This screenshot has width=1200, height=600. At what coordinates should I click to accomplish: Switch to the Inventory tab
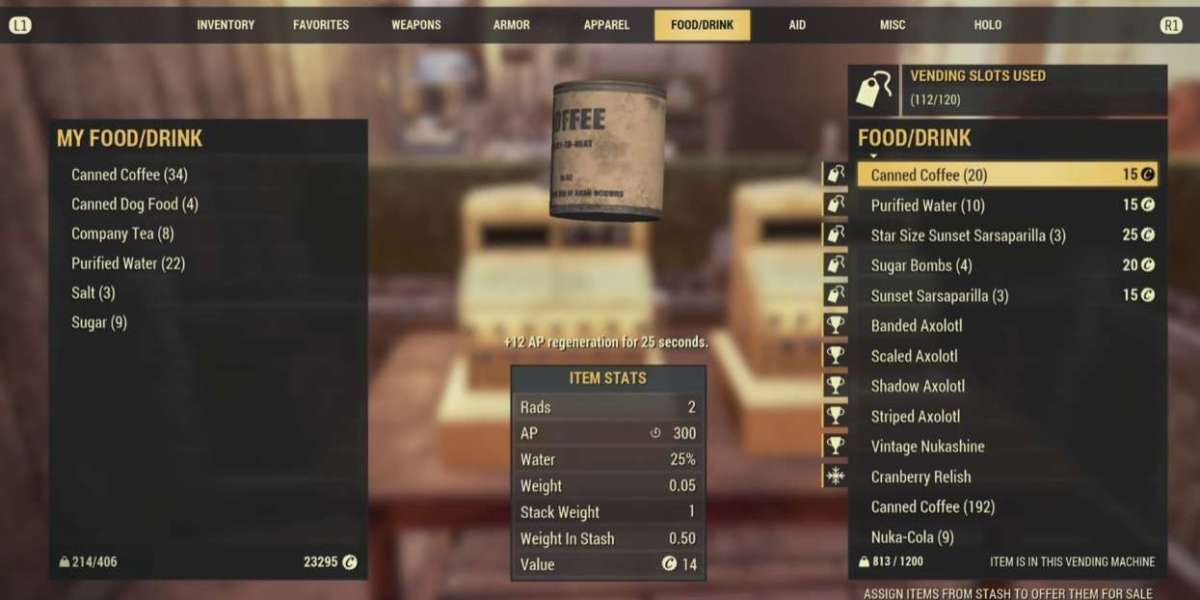[x=225, y=25]
